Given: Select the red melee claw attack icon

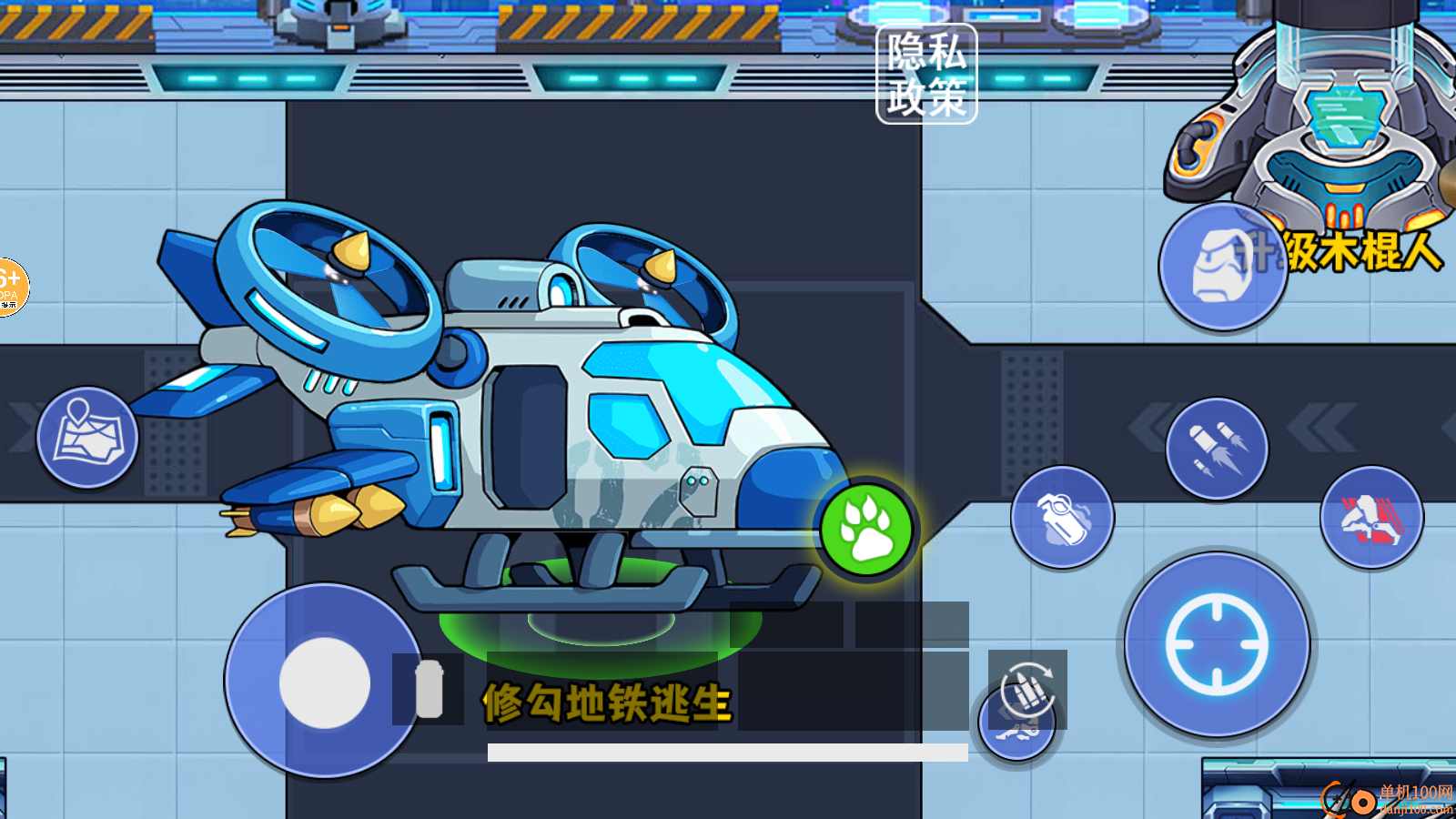Looking at the screenshot, I should (1372, 516).
